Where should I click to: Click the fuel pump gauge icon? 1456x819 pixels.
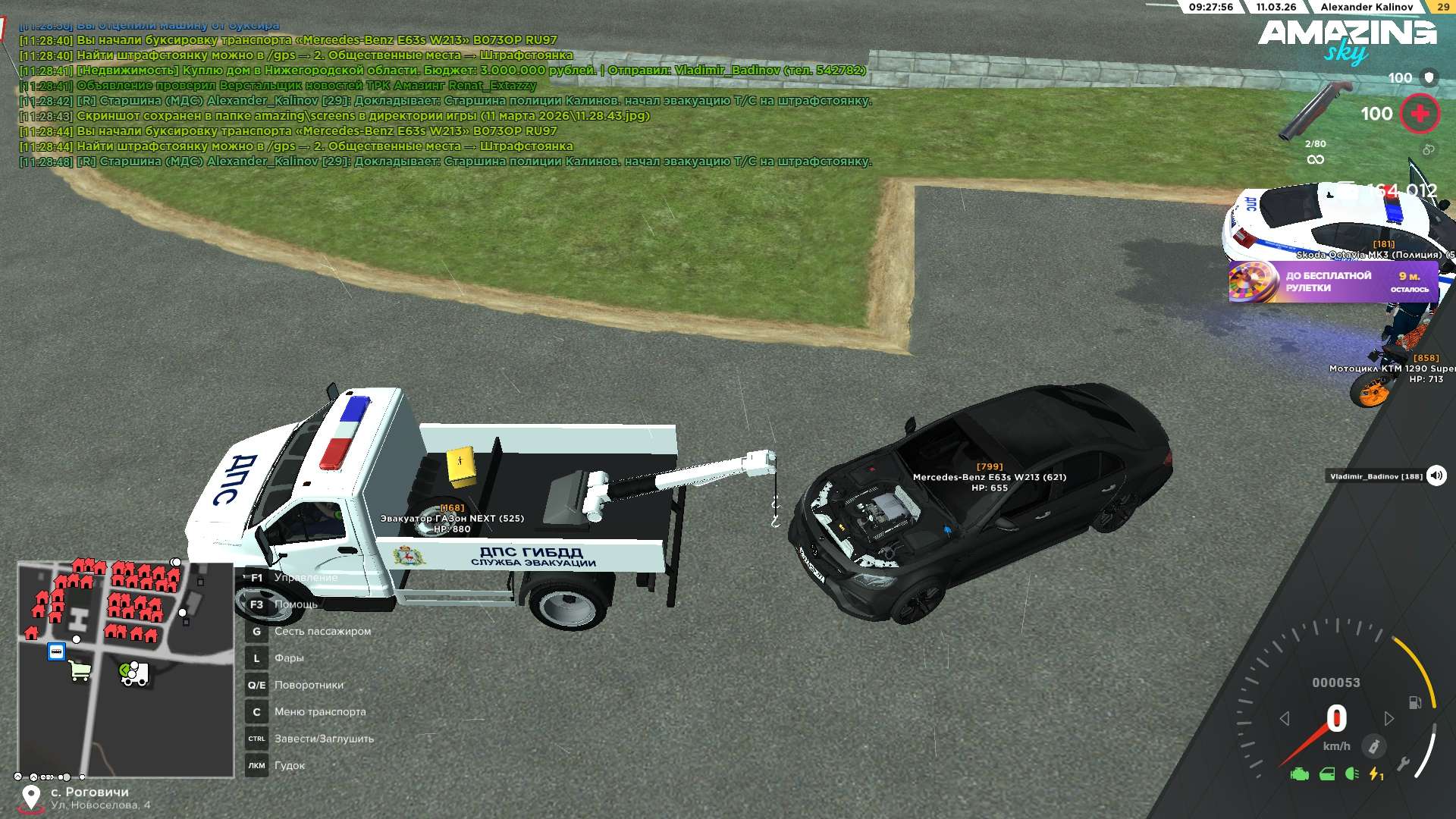[x=1415, y=702]
